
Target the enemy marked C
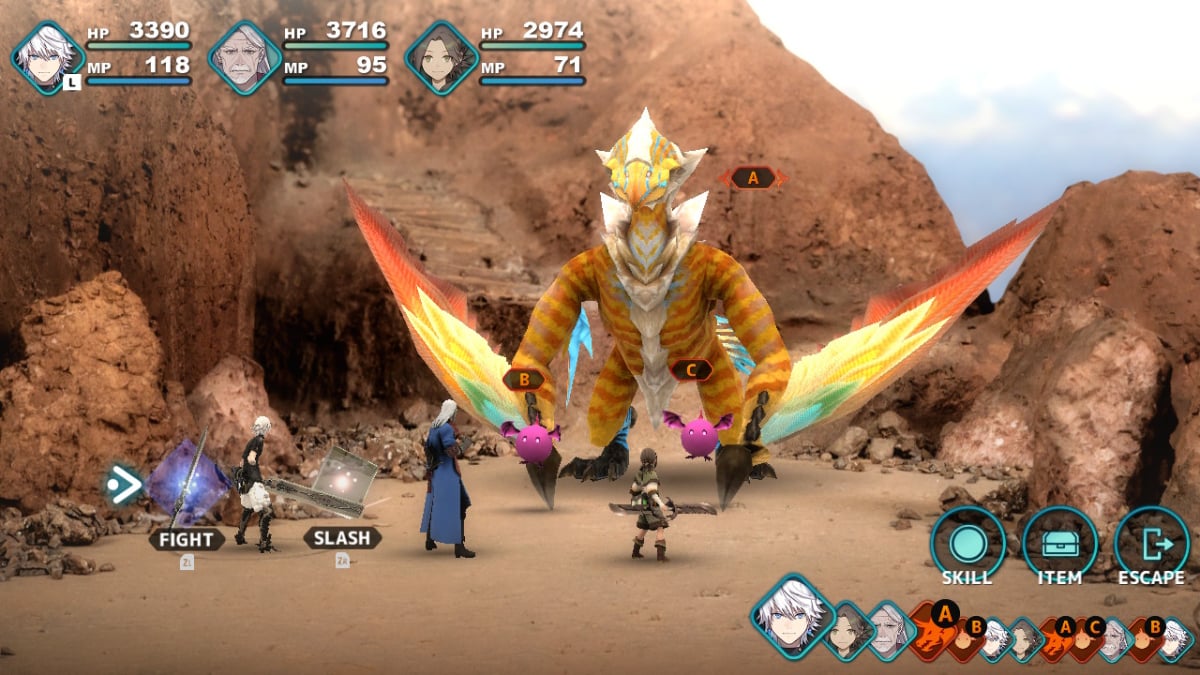(x=691, y=370)
